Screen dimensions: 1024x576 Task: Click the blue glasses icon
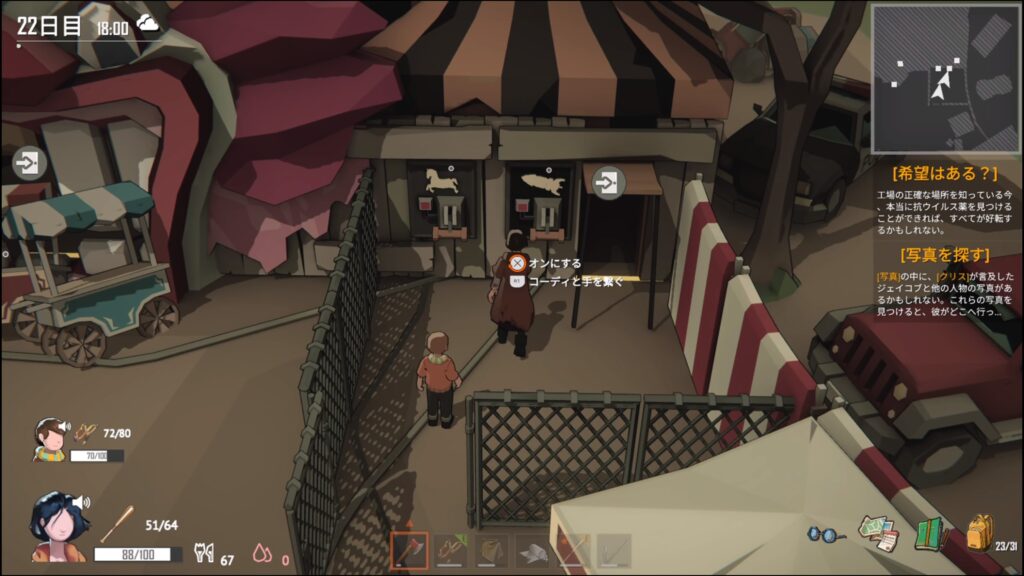[825, 534]
